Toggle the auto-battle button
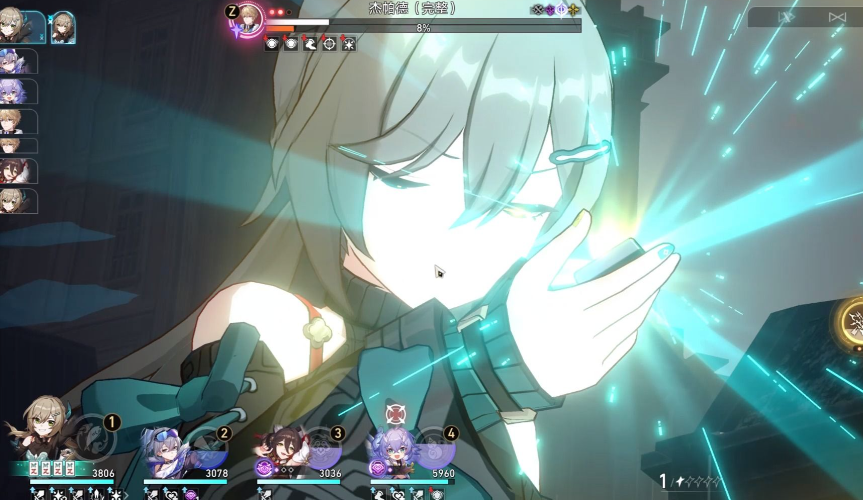863x500 pixels. tap(837, 17)
